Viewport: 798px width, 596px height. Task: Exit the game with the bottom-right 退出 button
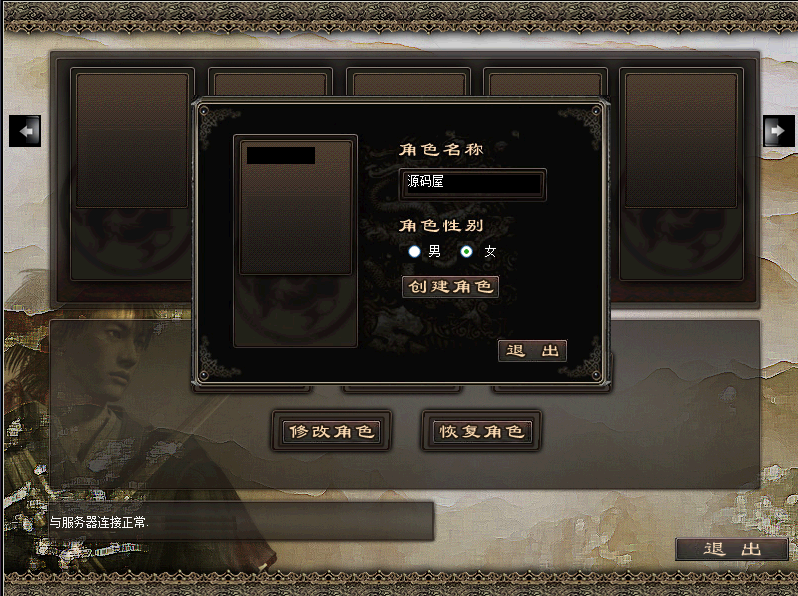pos(732,549)
